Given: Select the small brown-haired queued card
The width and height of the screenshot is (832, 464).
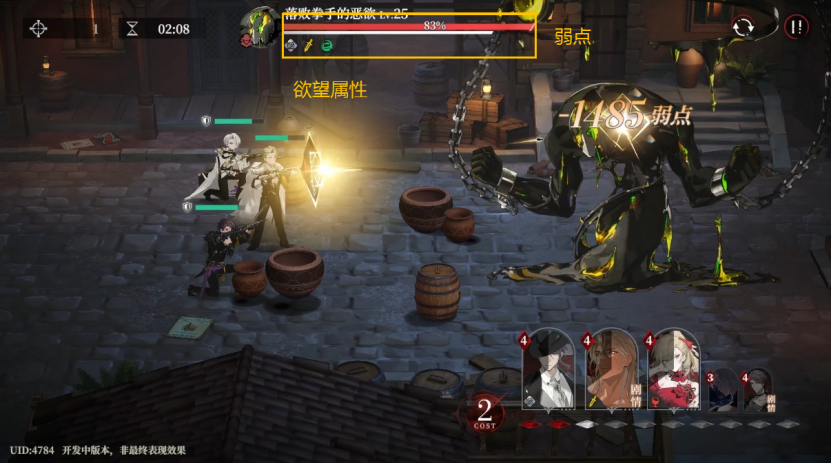Looking at the screenshot, I should click(757, 390).
